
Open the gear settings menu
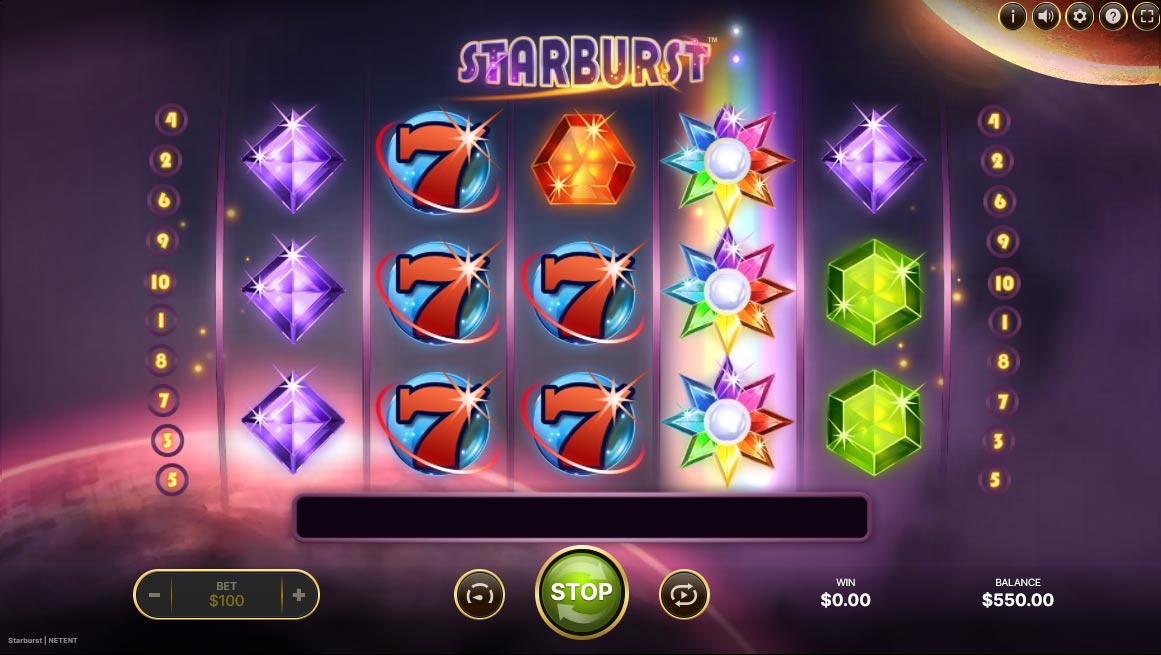tap(1079, 16)
